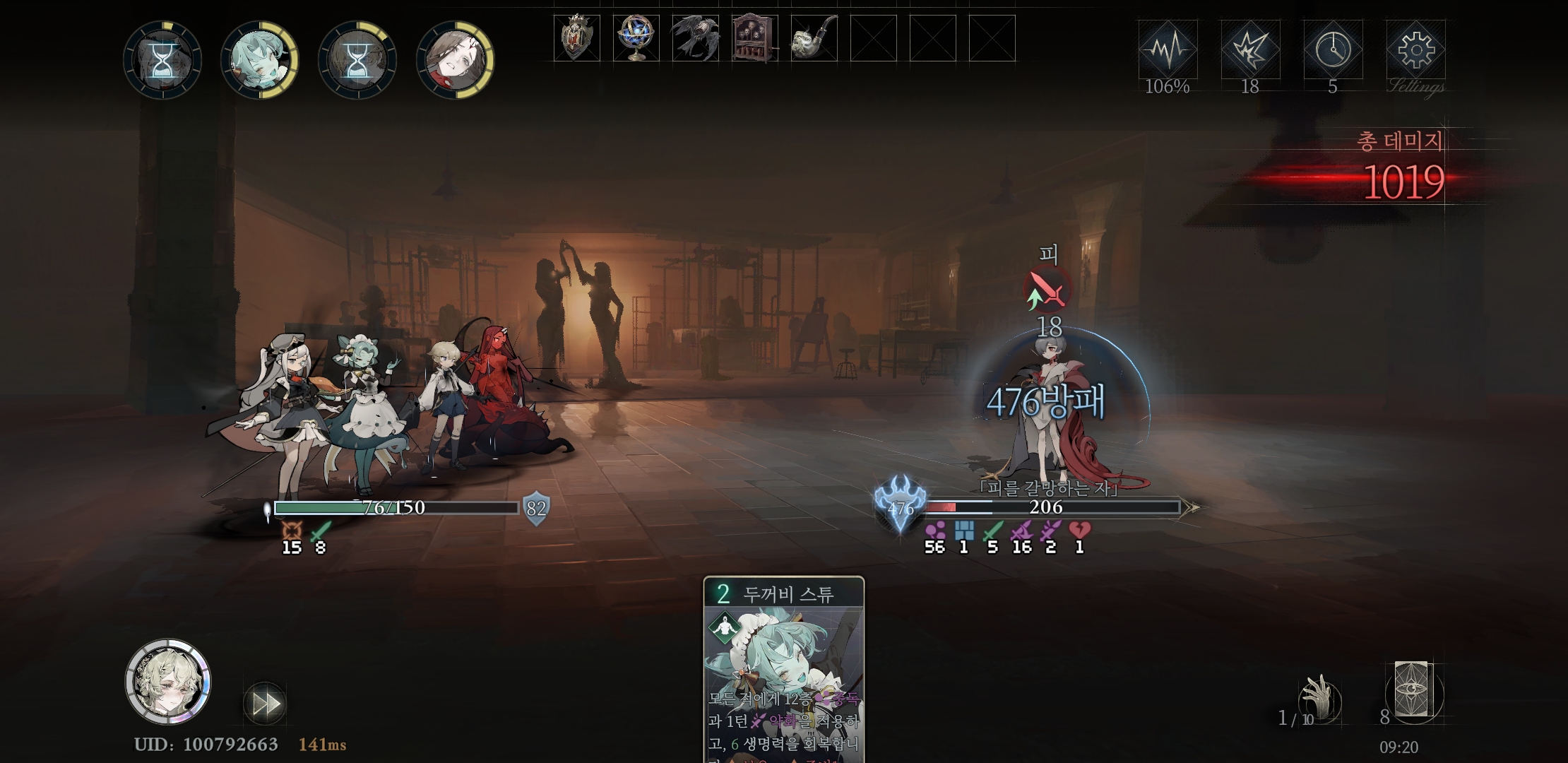Inspect the enemy's attack intent icon
This screenshot has width=1568, height=763.
click(1047, 290)
